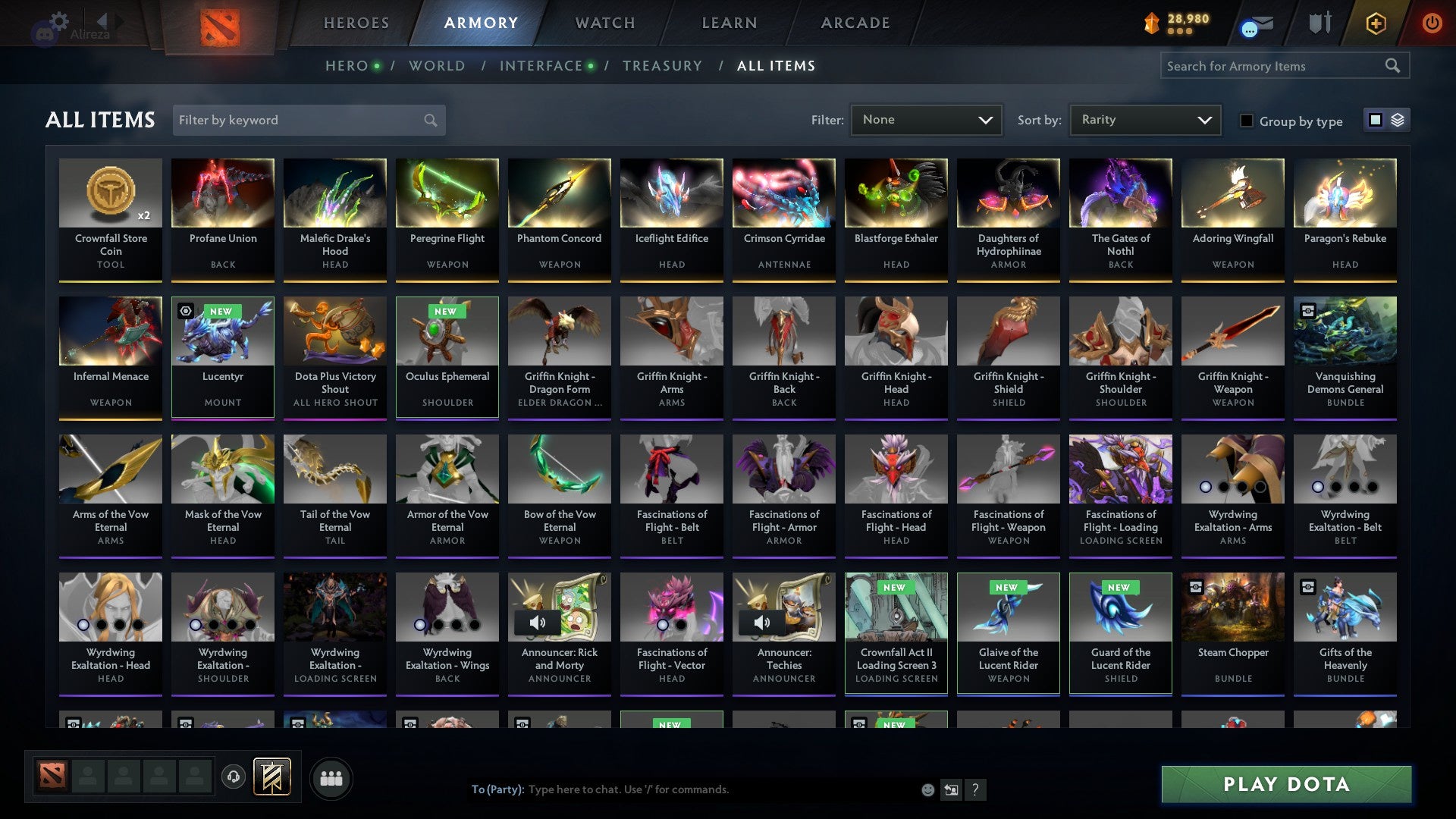This screenshot has width=1456, height=819.
Task: Open the TREASURY section
Action: point(662,65)
